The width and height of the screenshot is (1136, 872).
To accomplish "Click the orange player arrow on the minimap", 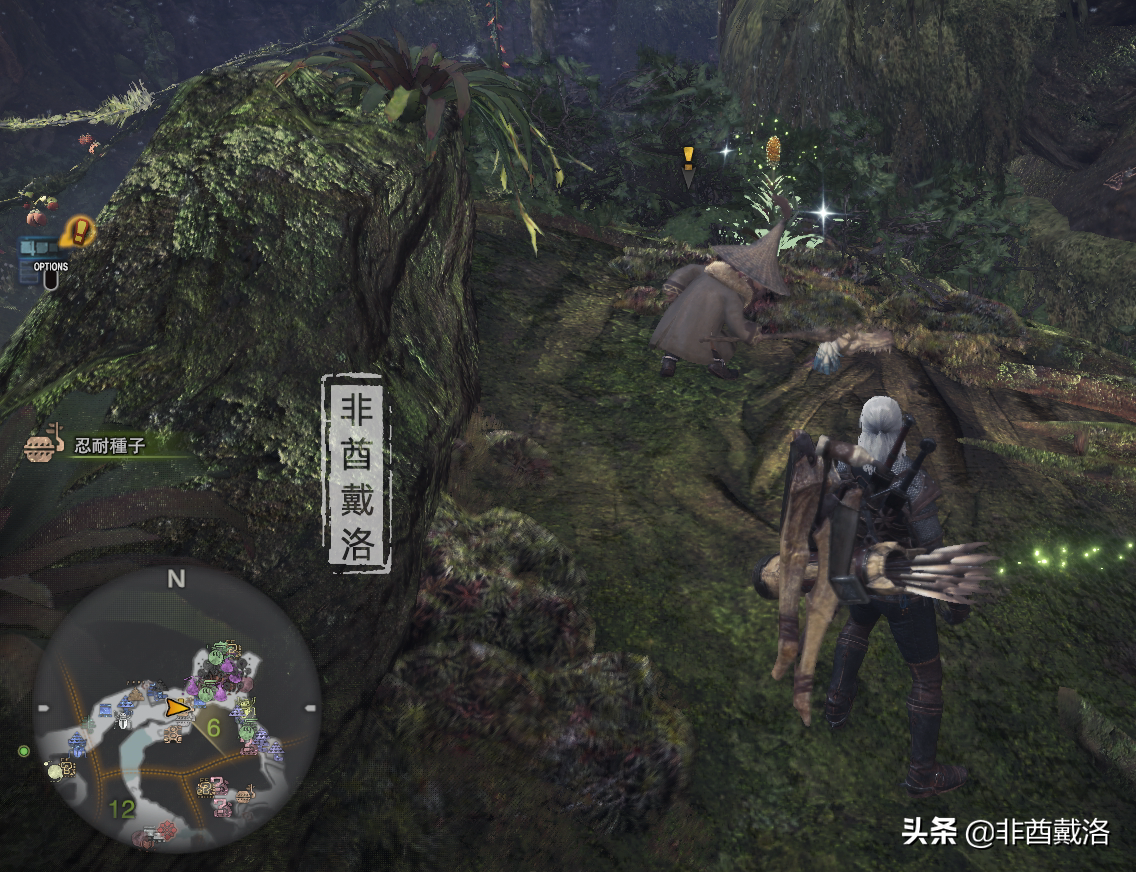I will (x=177, y=707).
